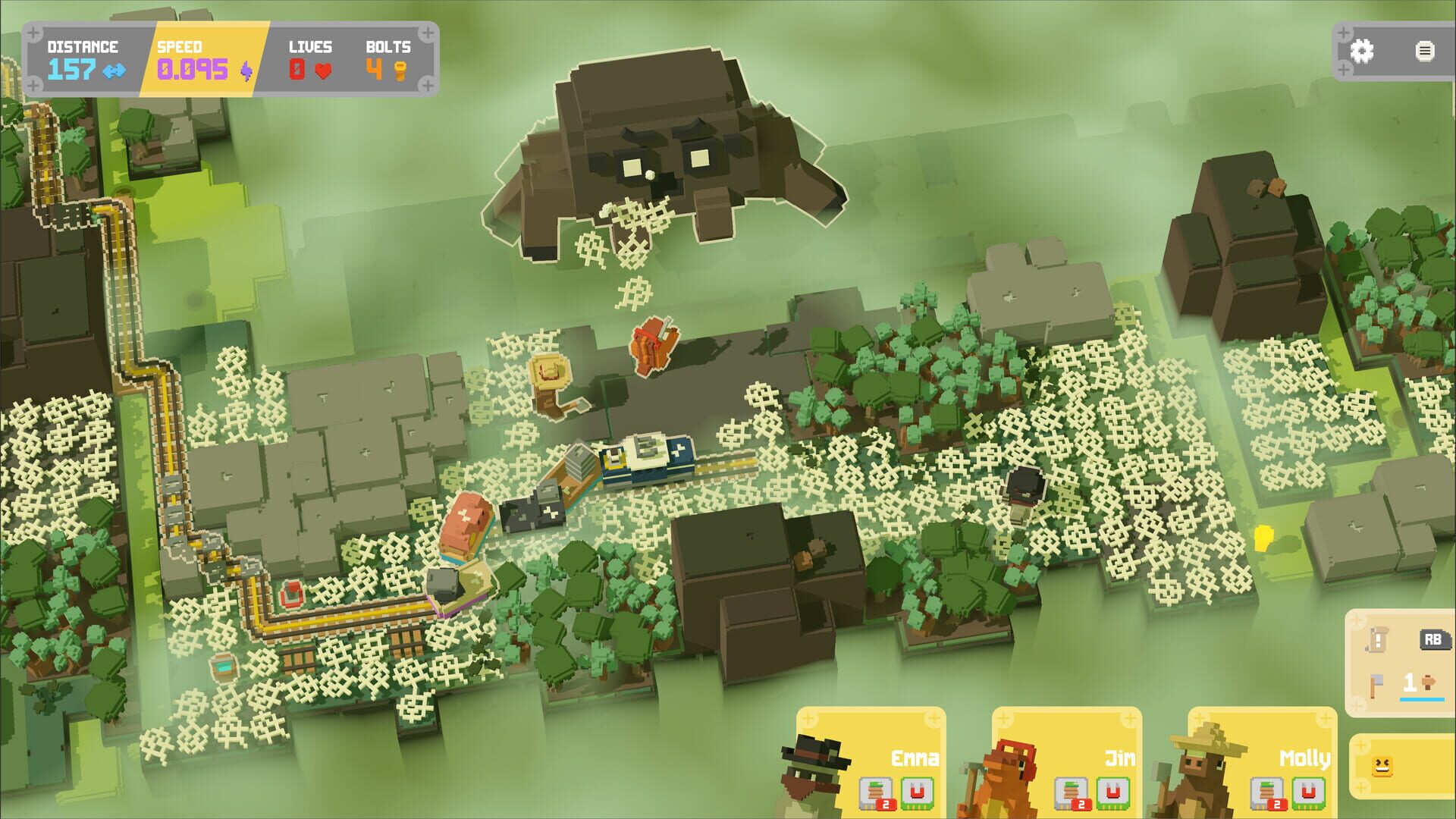
Task: Click the quest scroll icon beside the RB label
Action: [x=1377, y=640]
